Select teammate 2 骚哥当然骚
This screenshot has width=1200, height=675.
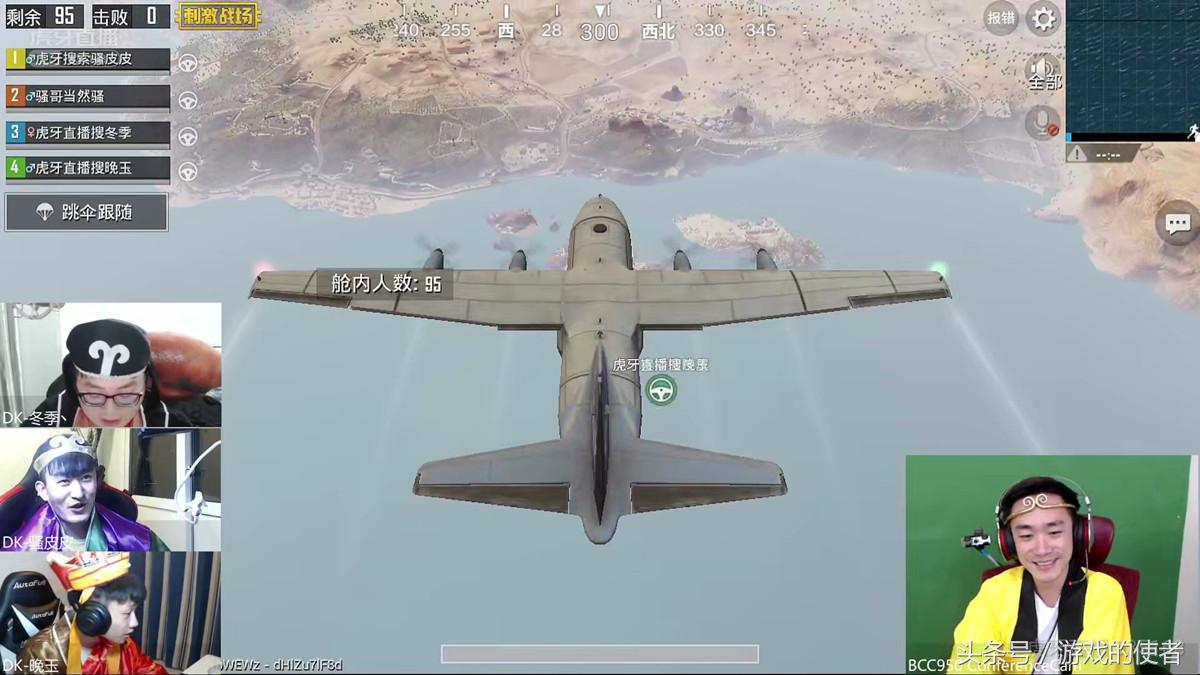87,96
